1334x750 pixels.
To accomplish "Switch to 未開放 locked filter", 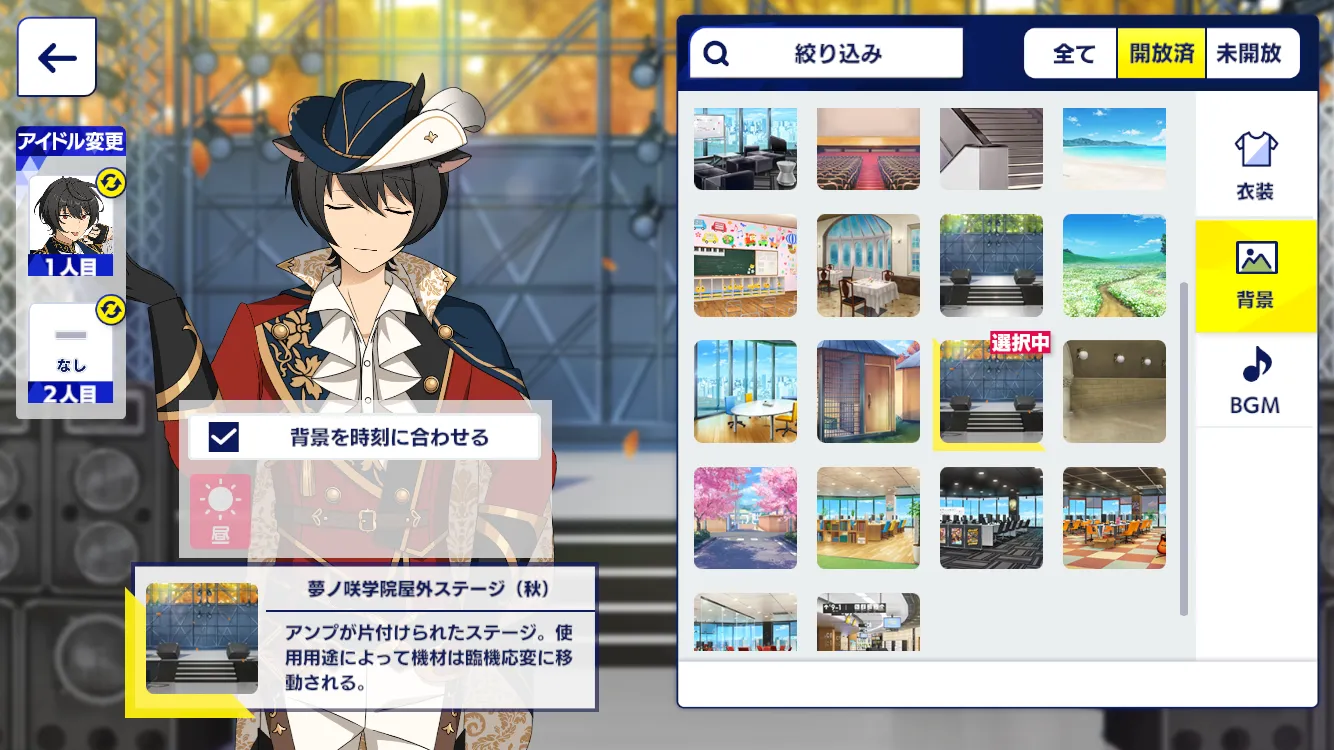I will pos(1249,53).
